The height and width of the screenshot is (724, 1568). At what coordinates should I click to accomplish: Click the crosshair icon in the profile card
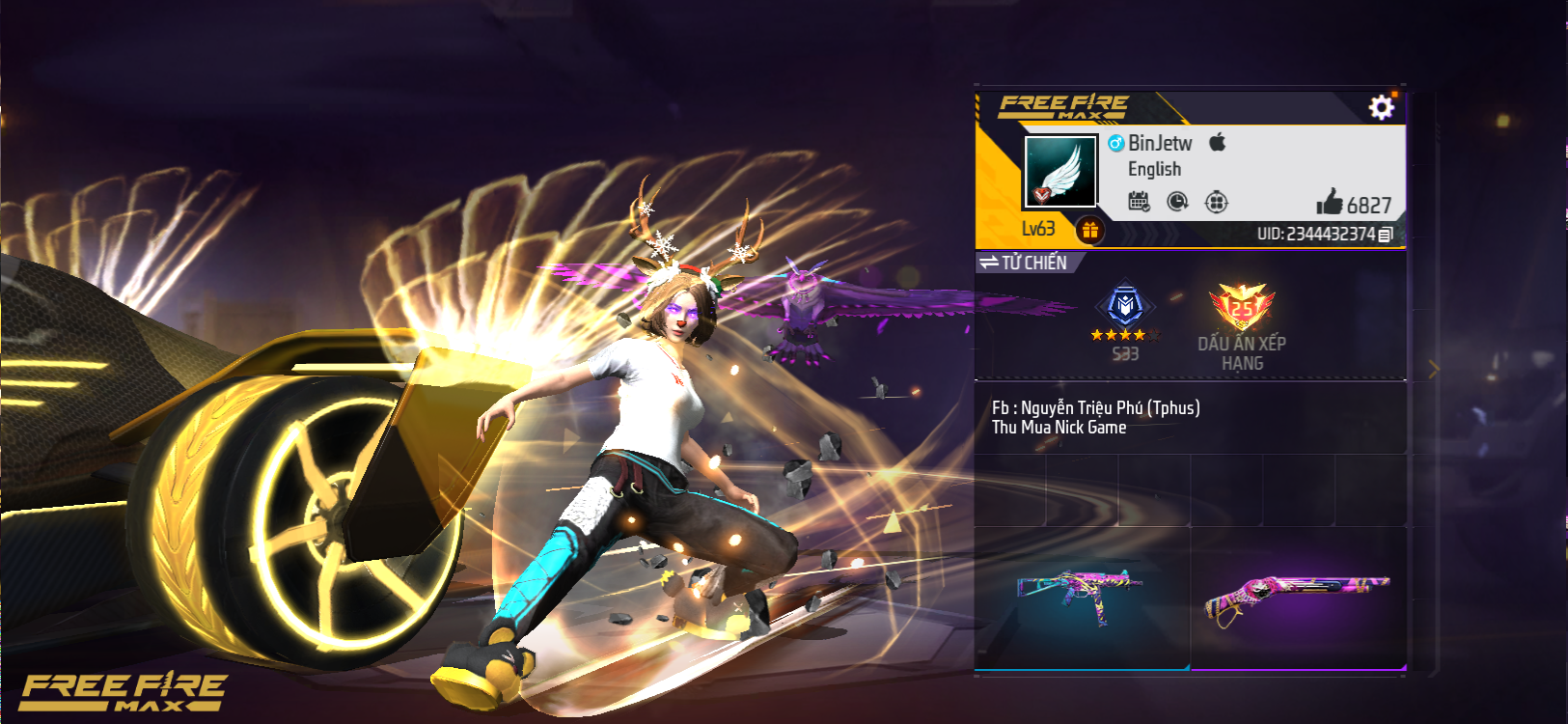click(1216, 202)
